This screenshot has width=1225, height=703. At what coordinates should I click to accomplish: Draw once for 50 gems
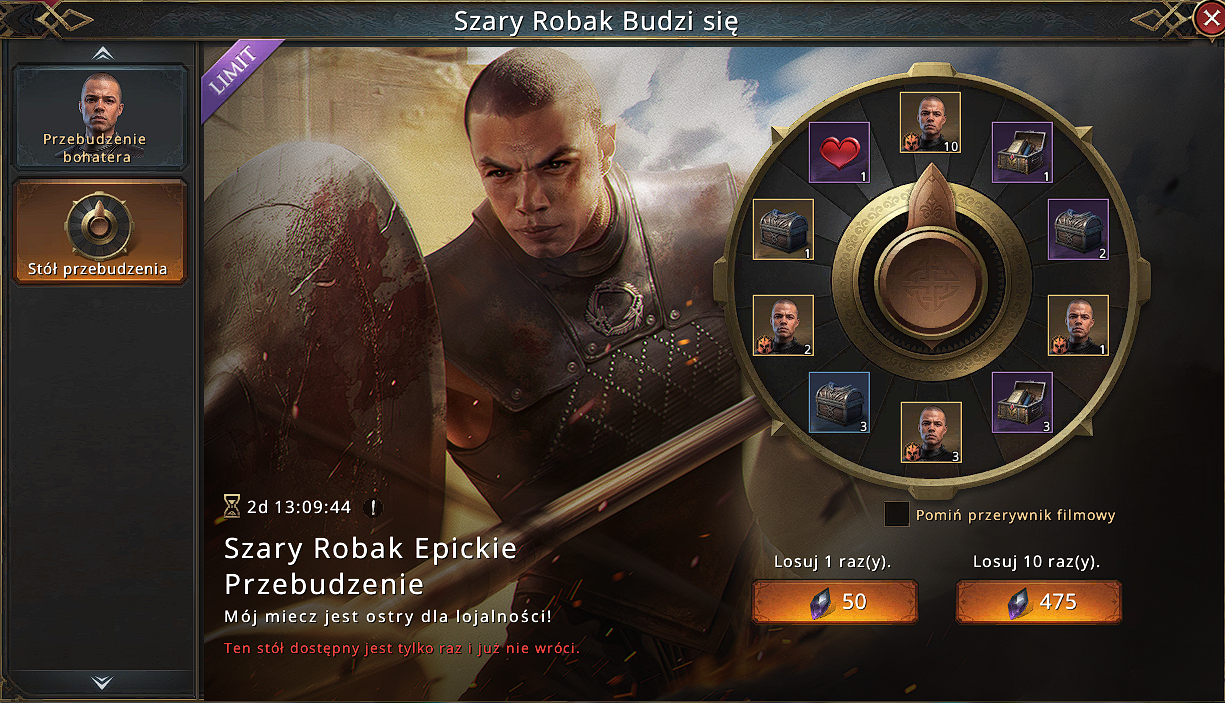[x=834, y=601]
